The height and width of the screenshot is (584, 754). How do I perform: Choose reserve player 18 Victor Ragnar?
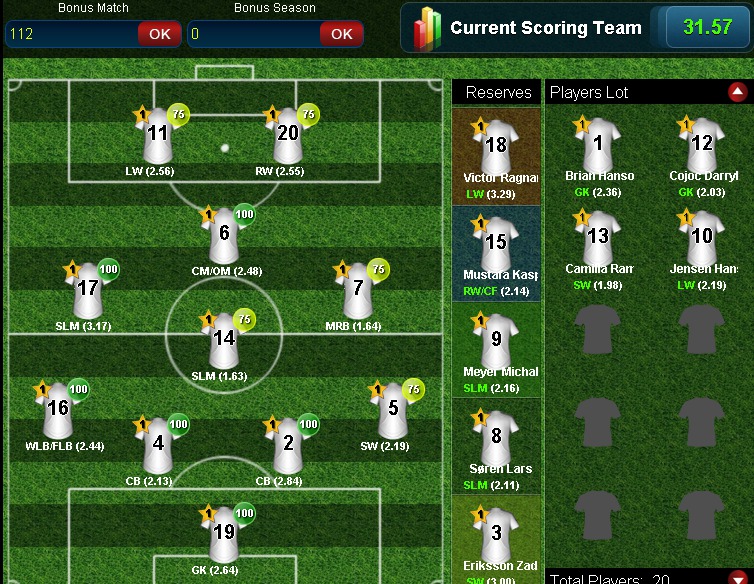pos(496,146)
